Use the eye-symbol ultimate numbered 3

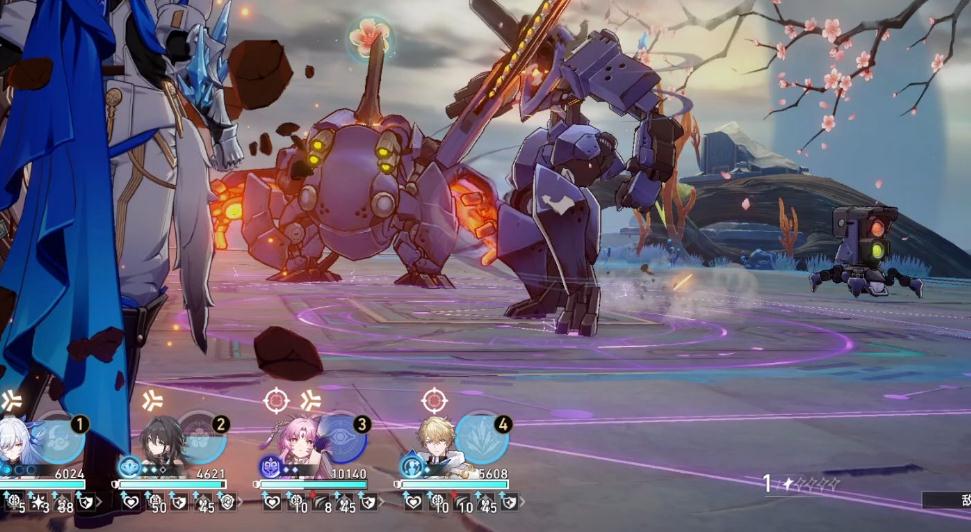pyautogui.click(x=342, y=440)
